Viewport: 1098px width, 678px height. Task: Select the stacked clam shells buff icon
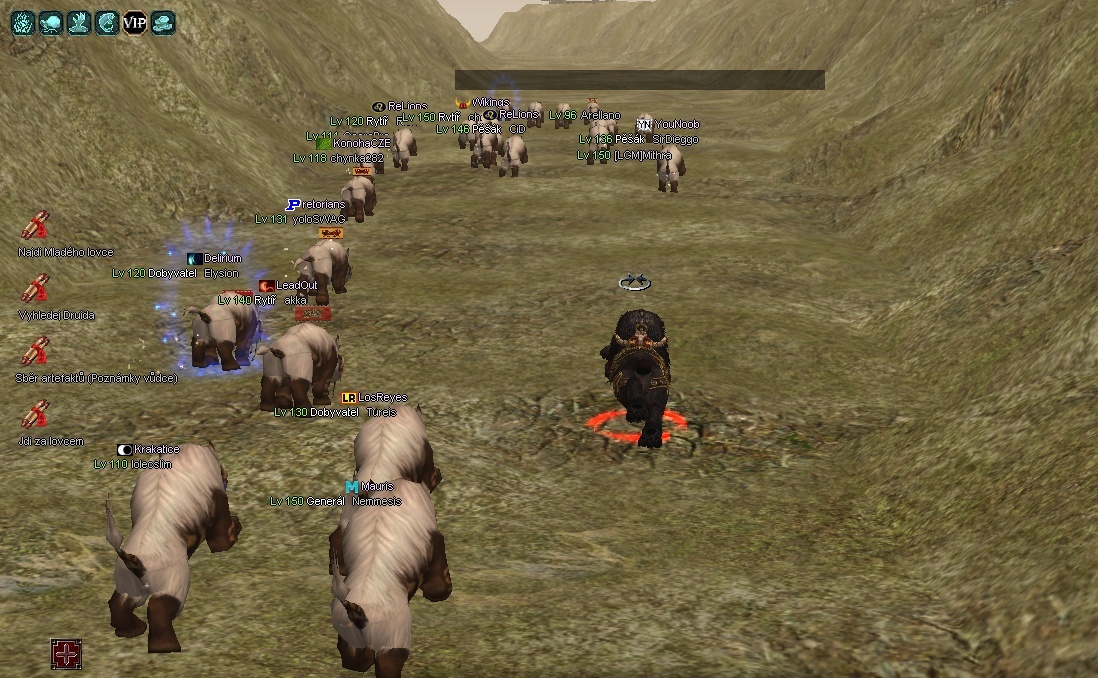(163, 21)
